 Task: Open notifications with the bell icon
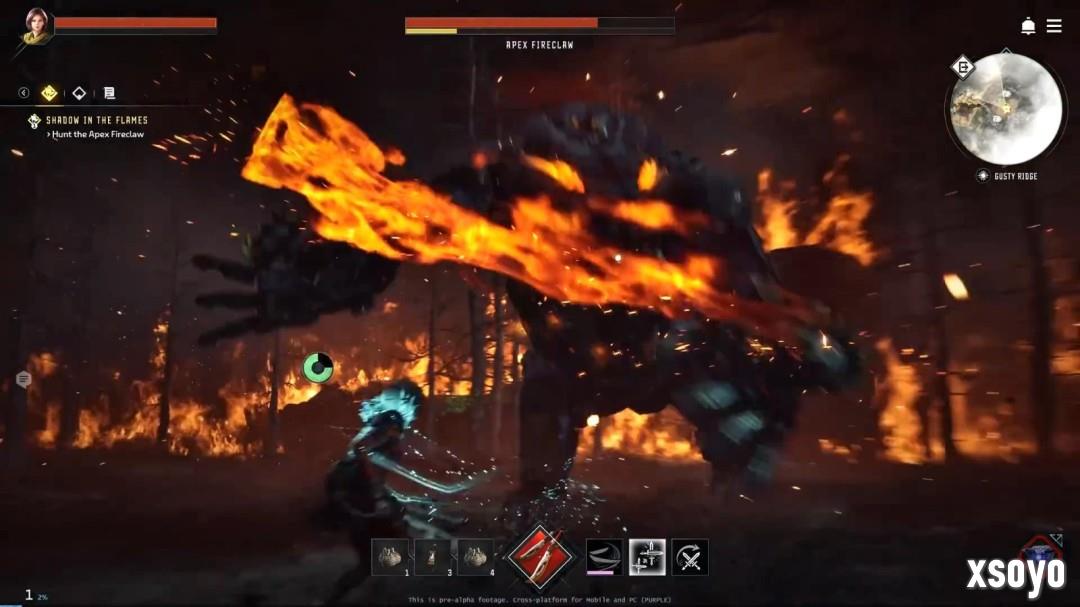tap(1028, 26)
